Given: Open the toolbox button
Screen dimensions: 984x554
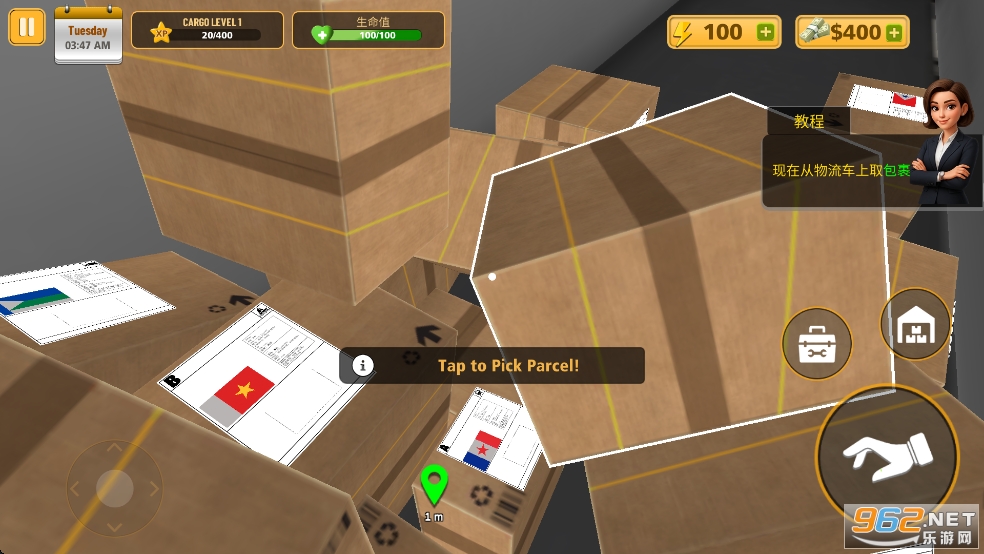Looking at the screenshot, I should pos(816,344).
